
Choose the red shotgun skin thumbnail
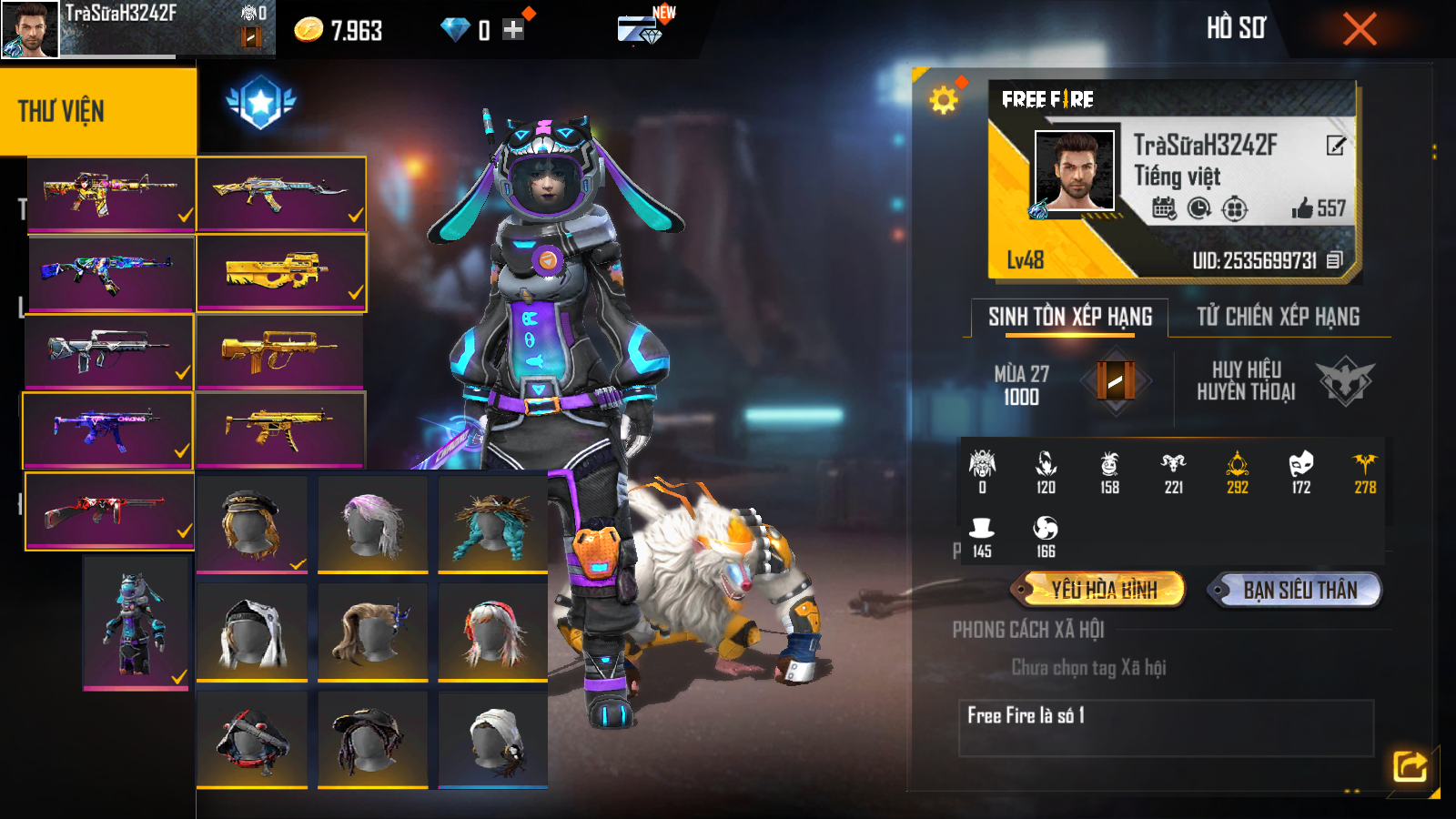pyautogui.click(x=109, y=511)
